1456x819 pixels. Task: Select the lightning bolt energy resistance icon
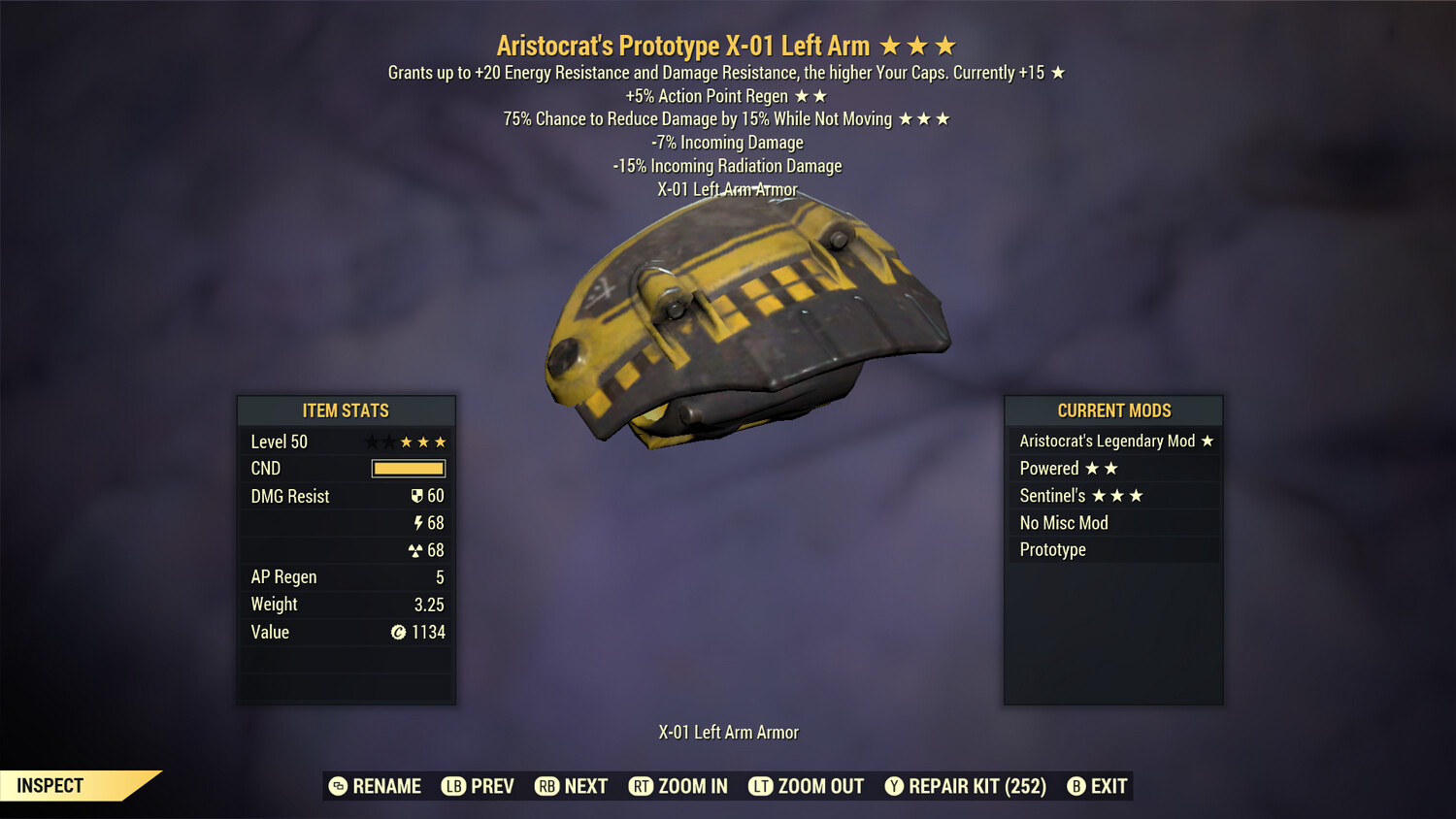419,522
